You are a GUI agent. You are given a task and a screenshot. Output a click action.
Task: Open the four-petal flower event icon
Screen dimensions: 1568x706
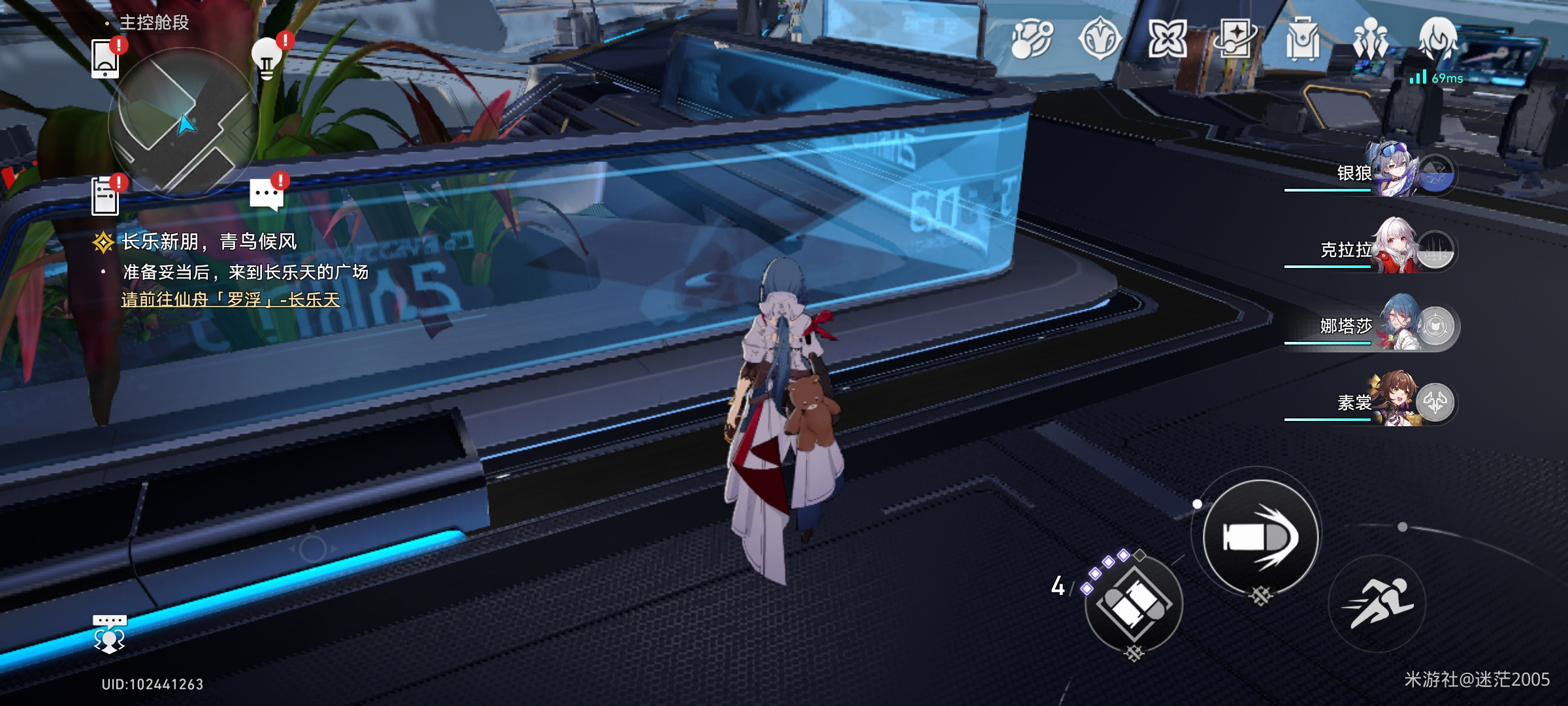tap(1167, 39)
